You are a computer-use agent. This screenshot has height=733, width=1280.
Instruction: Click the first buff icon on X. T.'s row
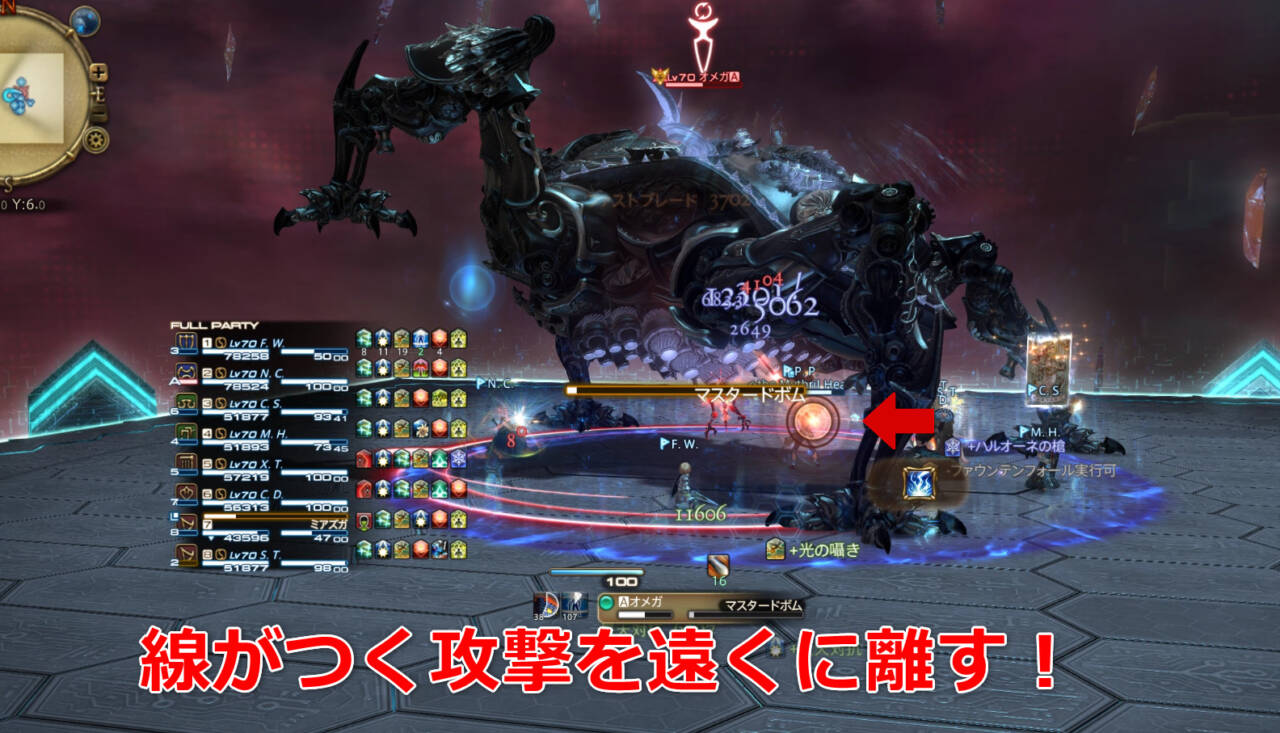point(362,460)
